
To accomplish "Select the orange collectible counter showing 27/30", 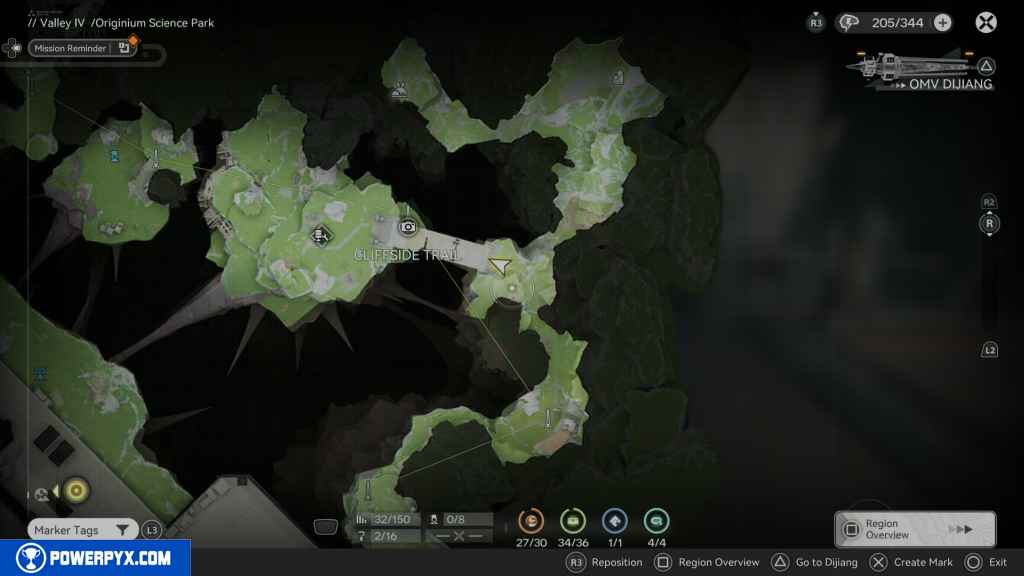I will coord(531,521).
